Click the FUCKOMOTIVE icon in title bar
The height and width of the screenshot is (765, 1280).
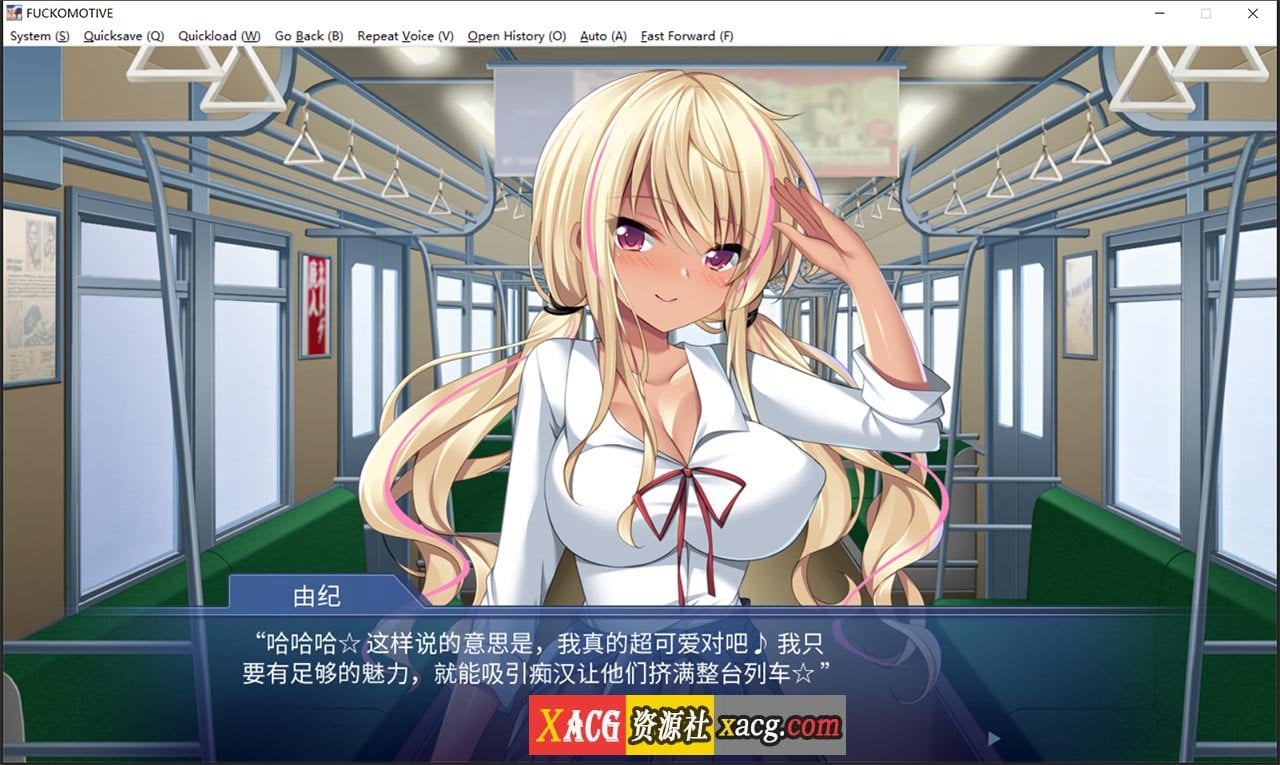[14, 13]
